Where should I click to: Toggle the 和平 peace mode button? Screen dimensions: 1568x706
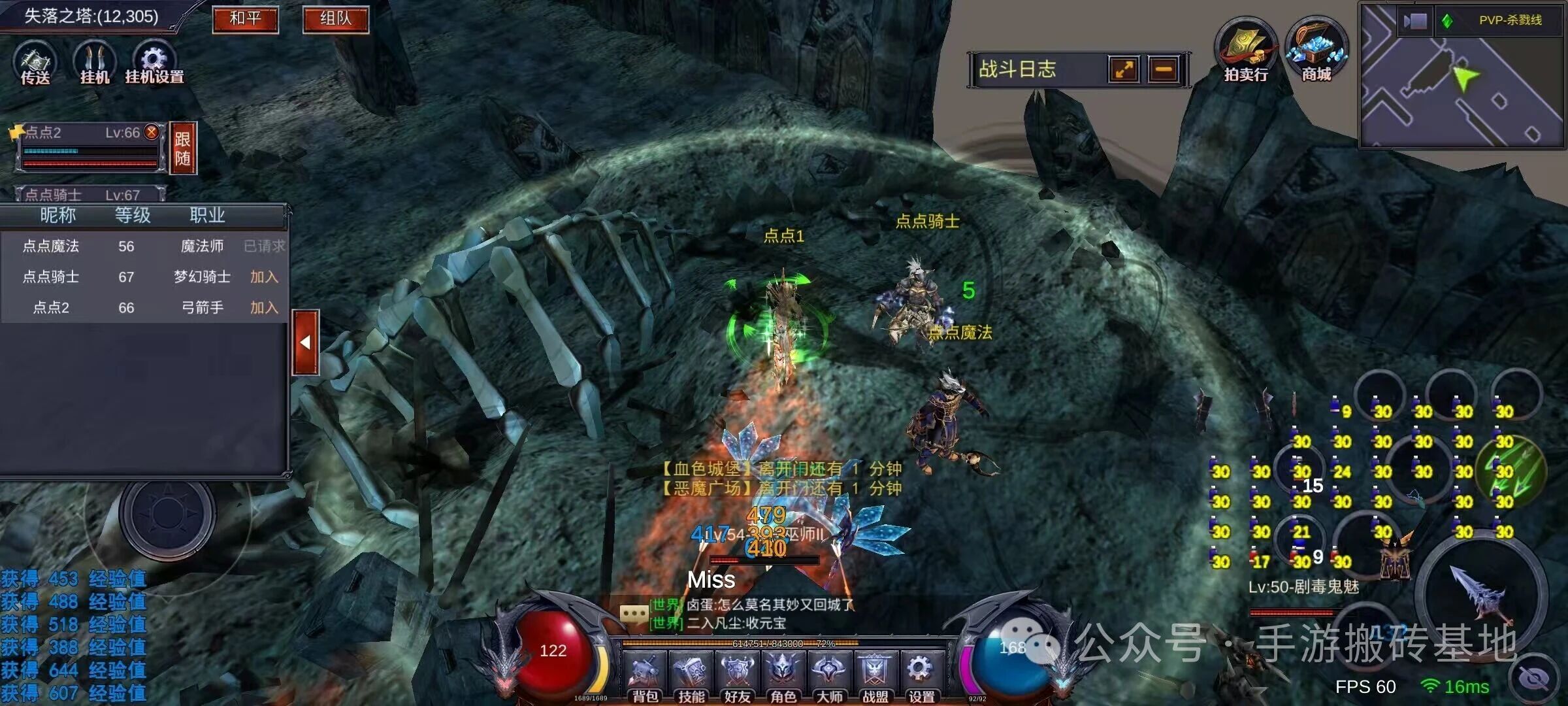(x=245, y=19)
